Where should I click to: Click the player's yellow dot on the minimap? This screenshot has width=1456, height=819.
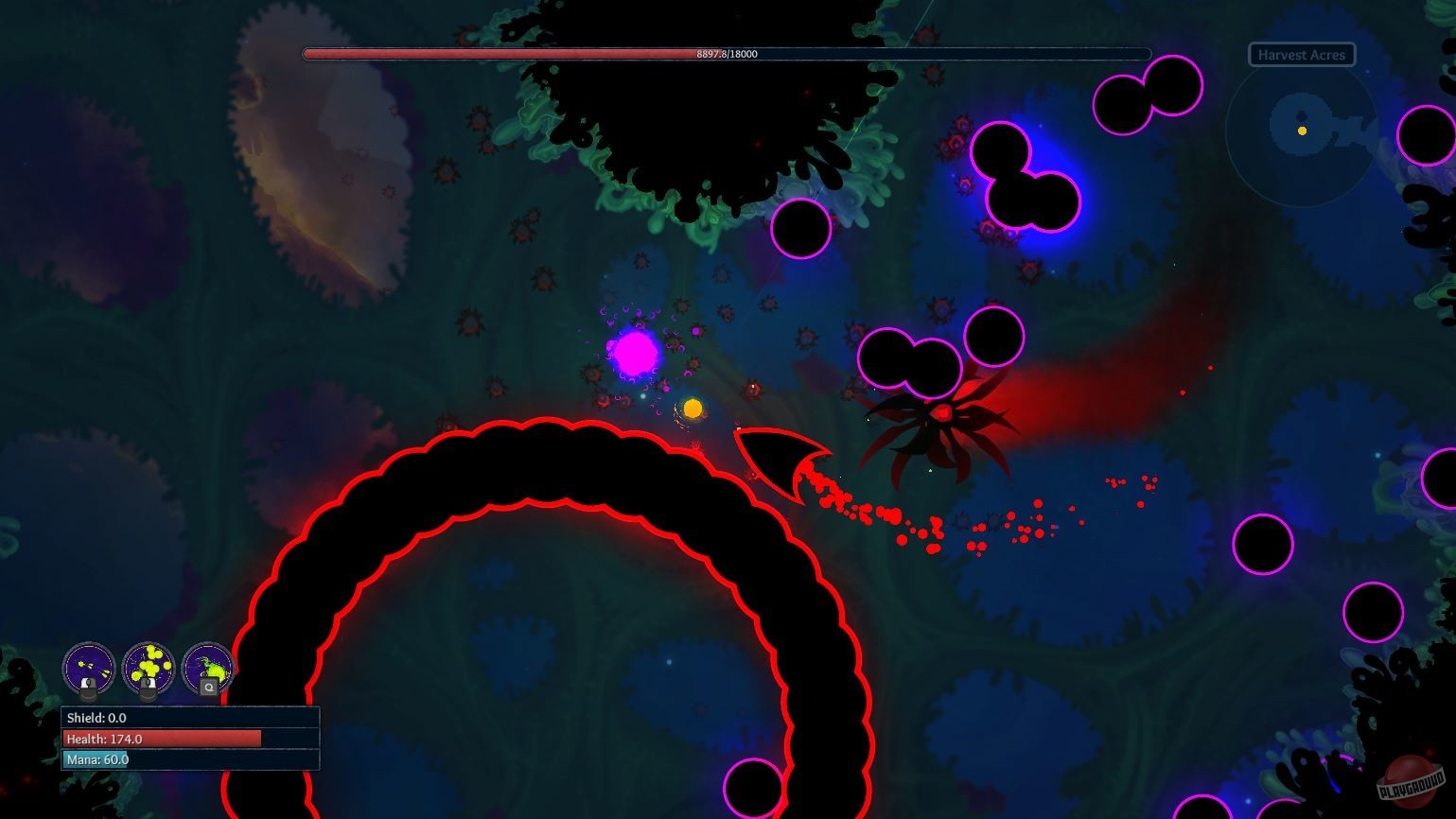pos(1302,131)
